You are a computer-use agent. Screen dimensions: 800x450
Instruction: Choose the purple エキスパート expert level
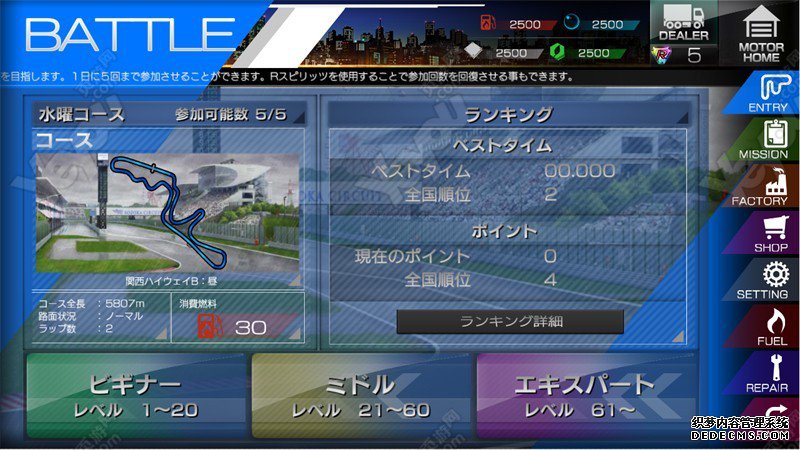pos(584,396)
